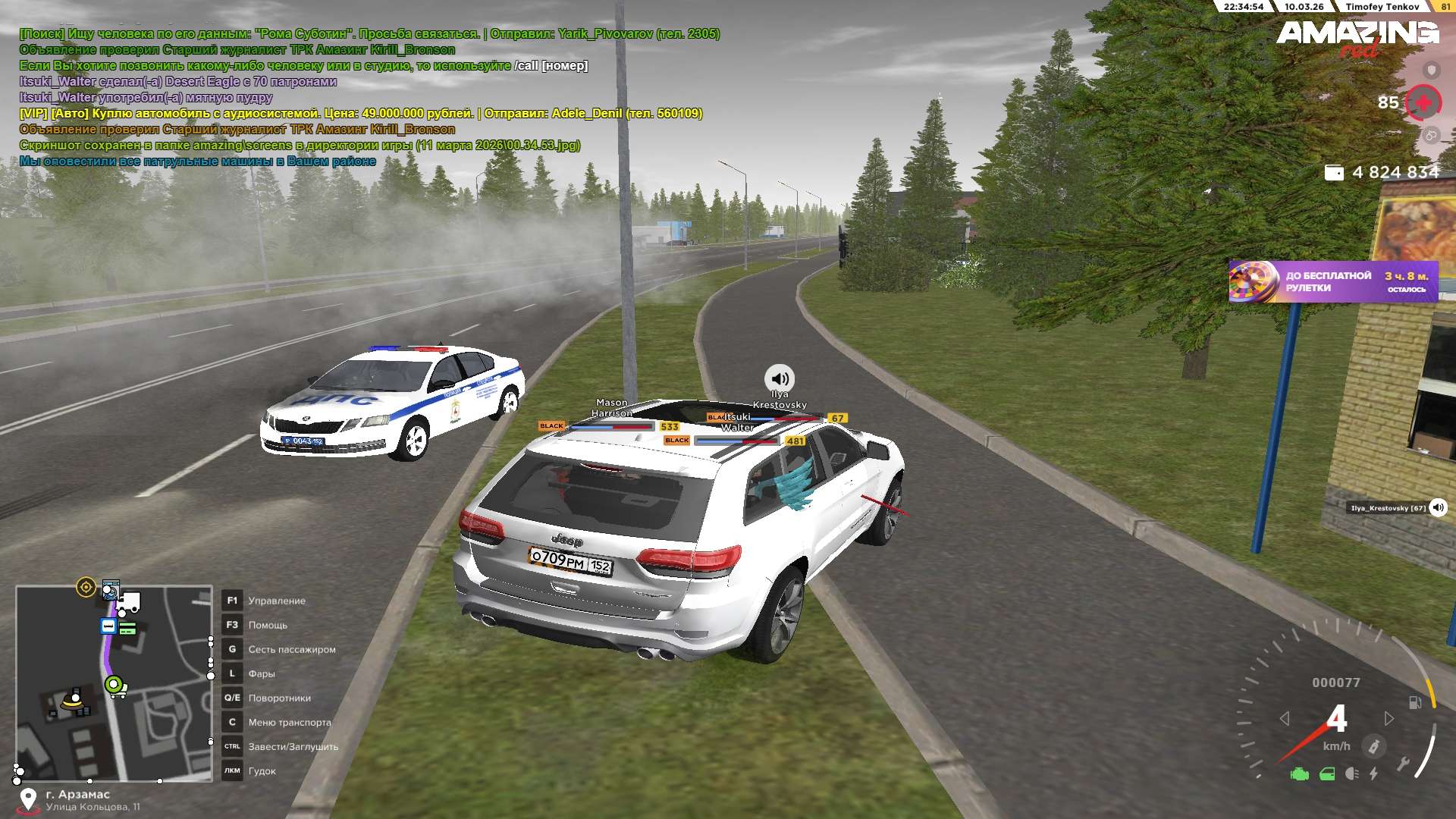Toggle the headlights icon on speedometer

tap(1351, 774)
